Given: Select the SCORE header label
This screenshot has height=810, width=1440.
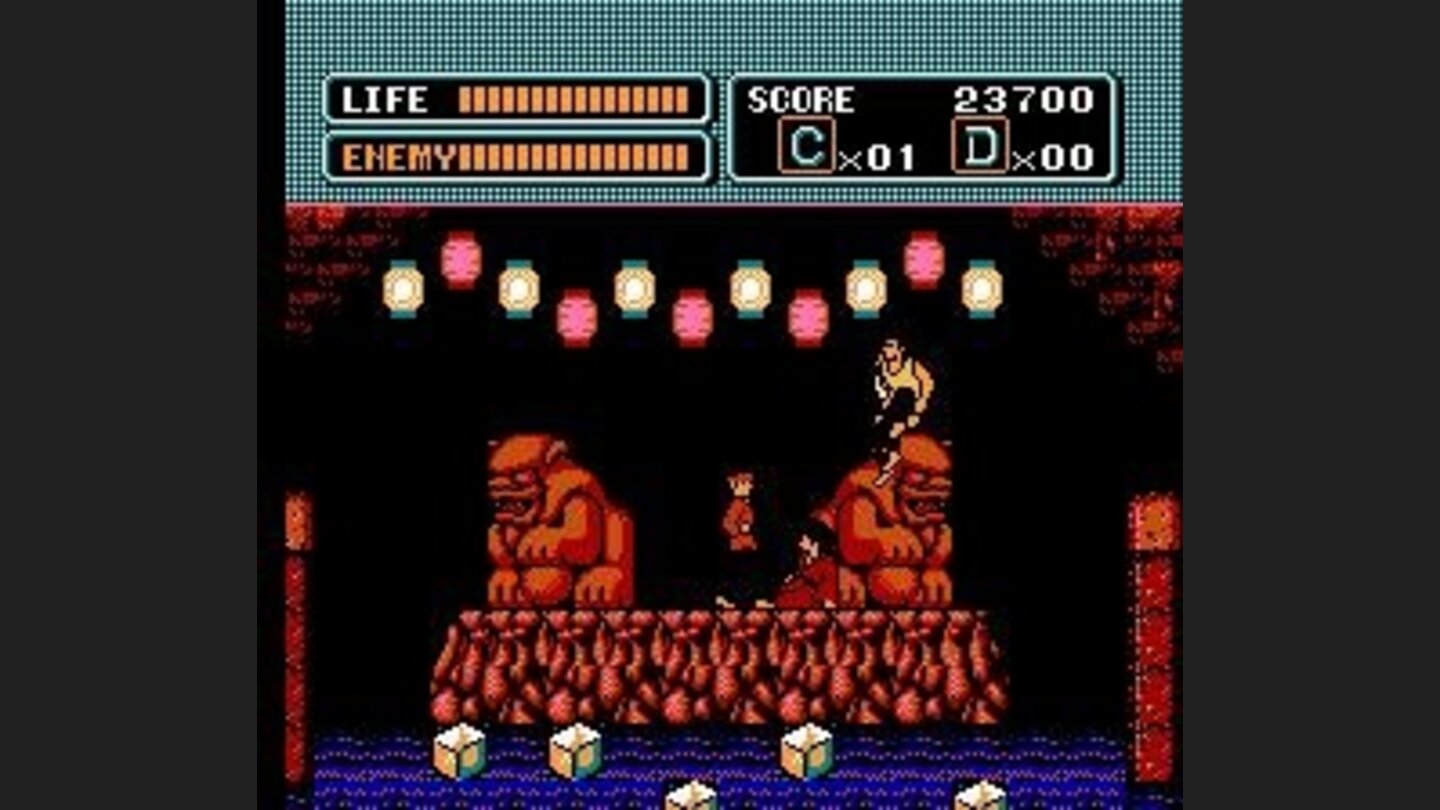Looking at the screenshot, I should click(800, 99).
